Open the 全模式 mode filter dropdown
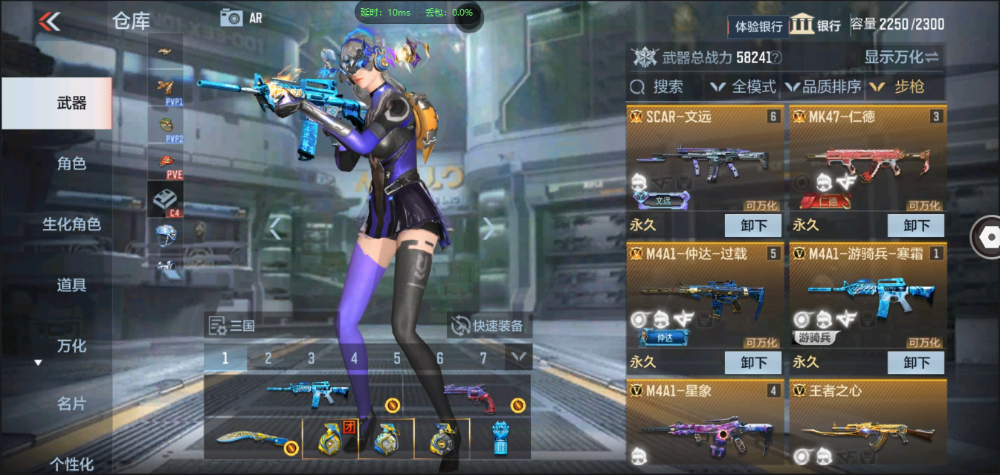Viewport: 1000px width, 475px height. click(744, 87)
